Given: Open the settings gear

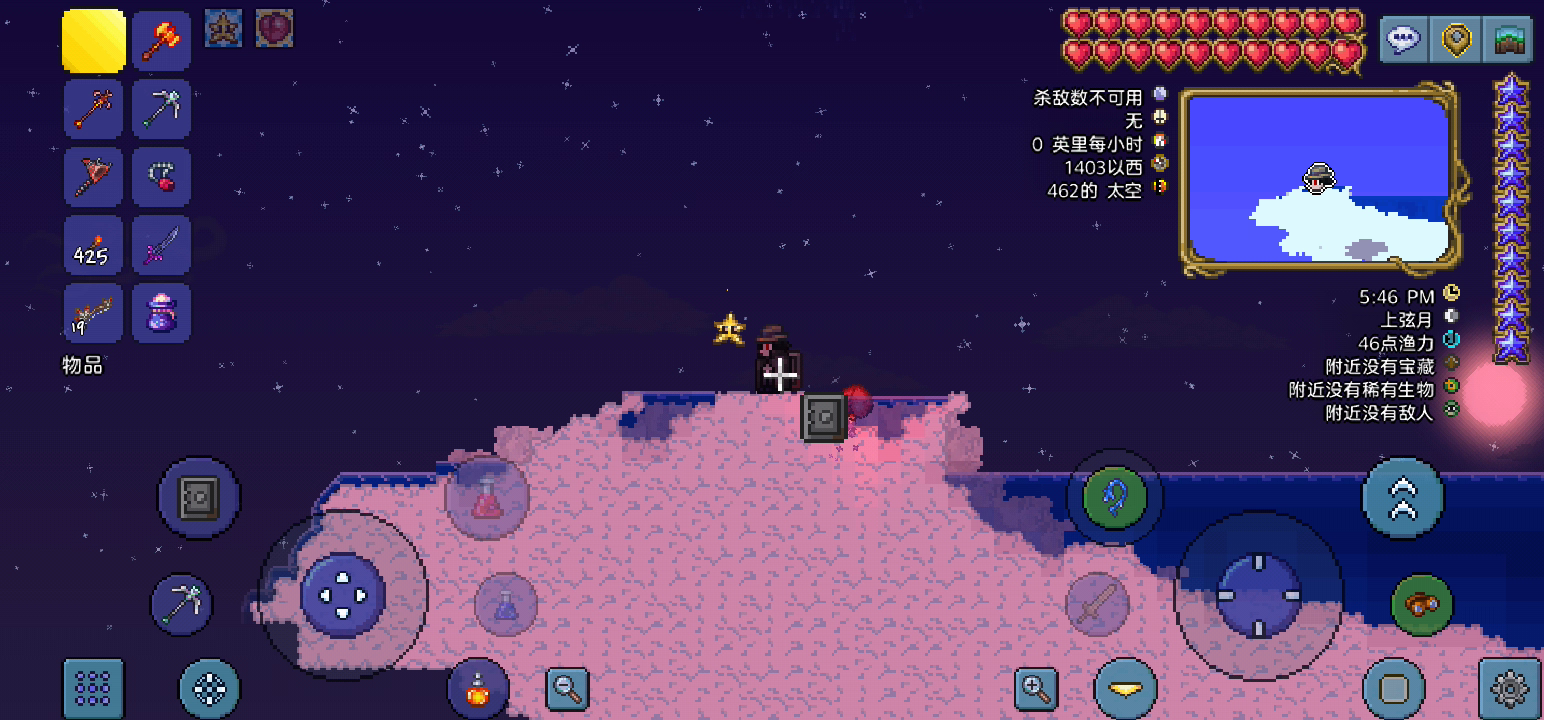Looking at the screenshot, I should pos(1508,688).
